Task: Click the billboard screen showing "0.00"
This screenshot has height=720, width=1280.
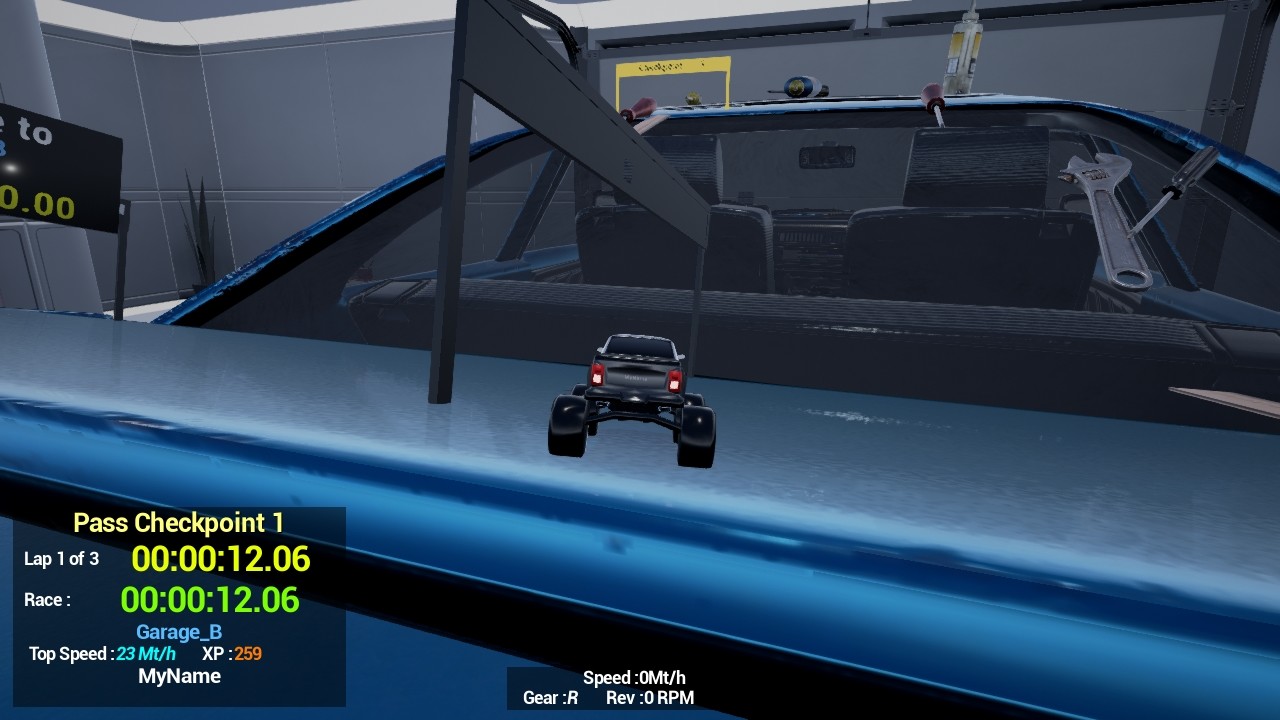Action: [60, 170]
